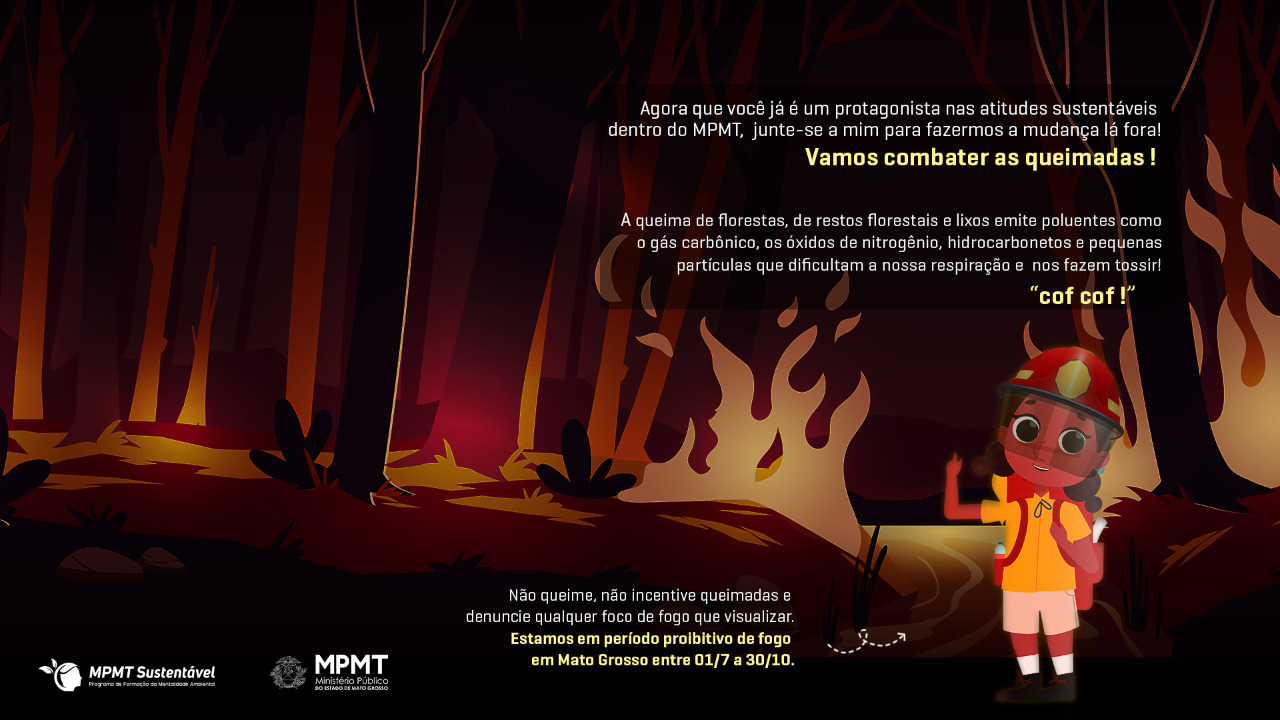Open the MPMT Ministério Público logo

329,672
